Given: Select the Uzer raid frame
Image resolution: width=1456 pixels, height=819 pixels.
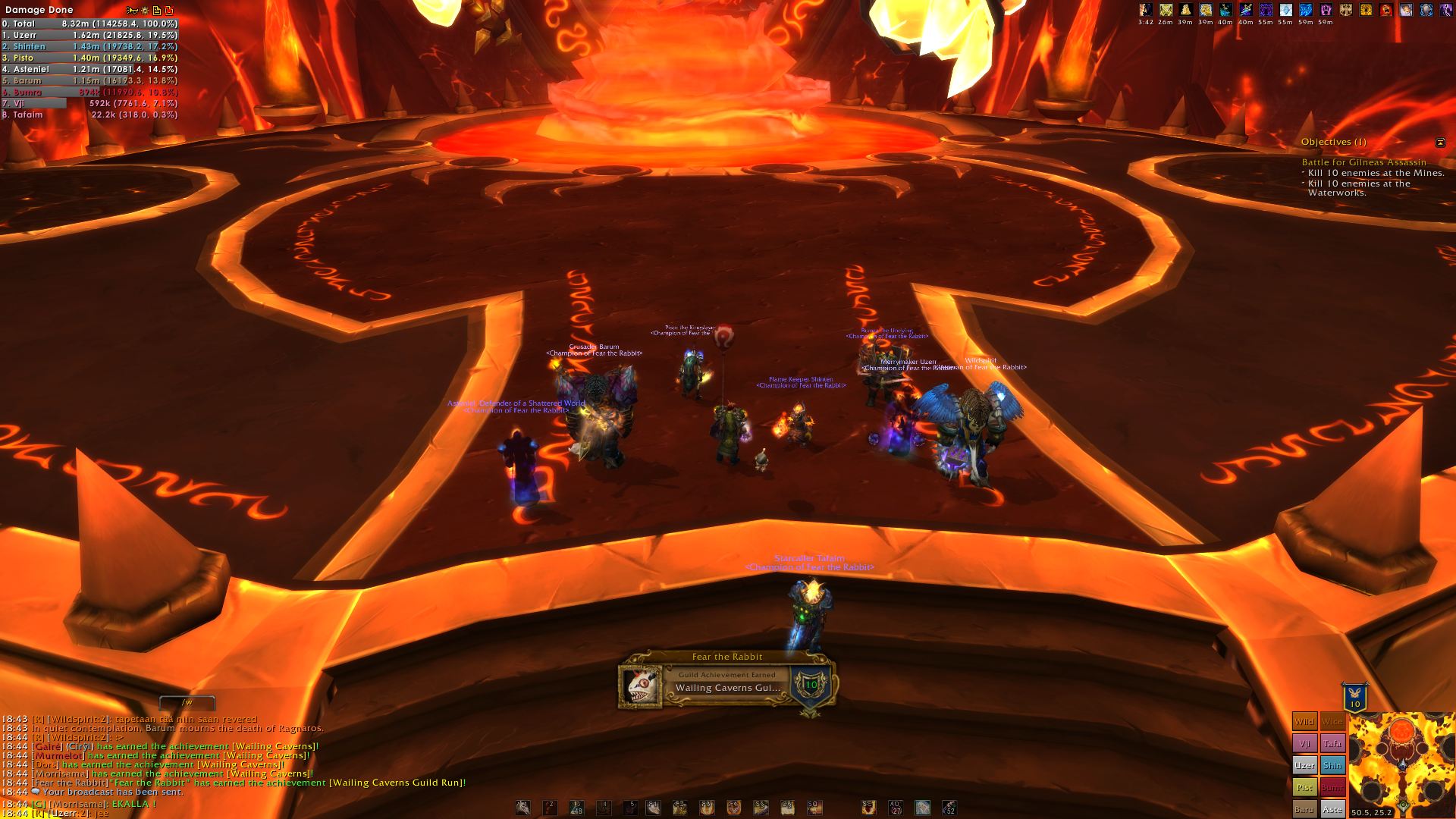Looking at the screenshot, I should click(1304, 765).
